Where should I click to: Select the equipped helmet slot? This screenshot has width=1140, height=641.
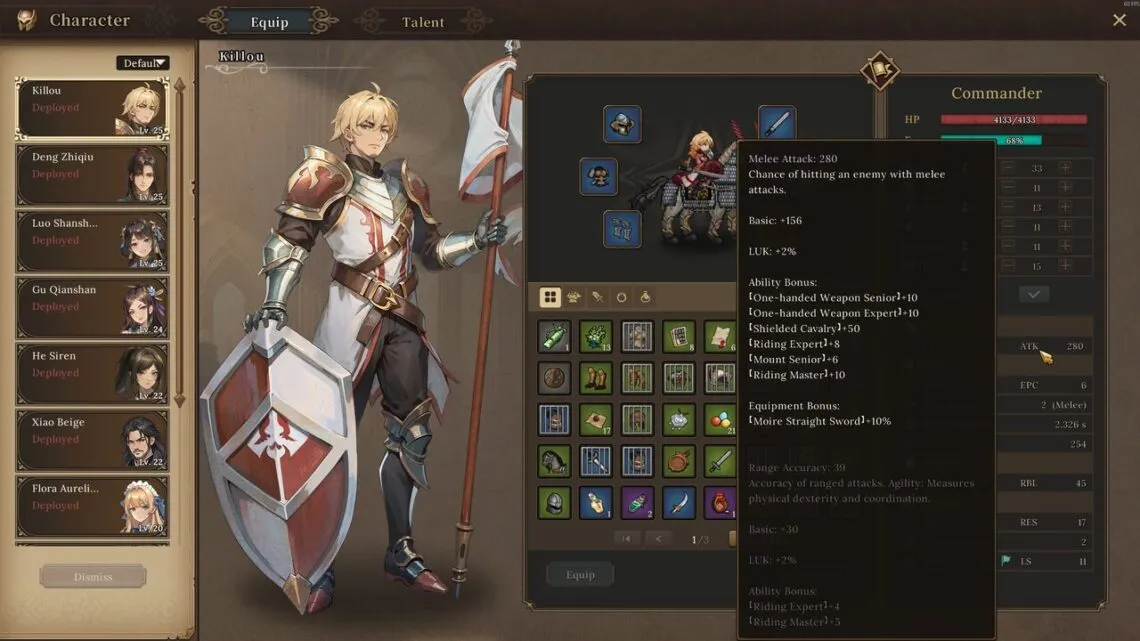point(622,124)
